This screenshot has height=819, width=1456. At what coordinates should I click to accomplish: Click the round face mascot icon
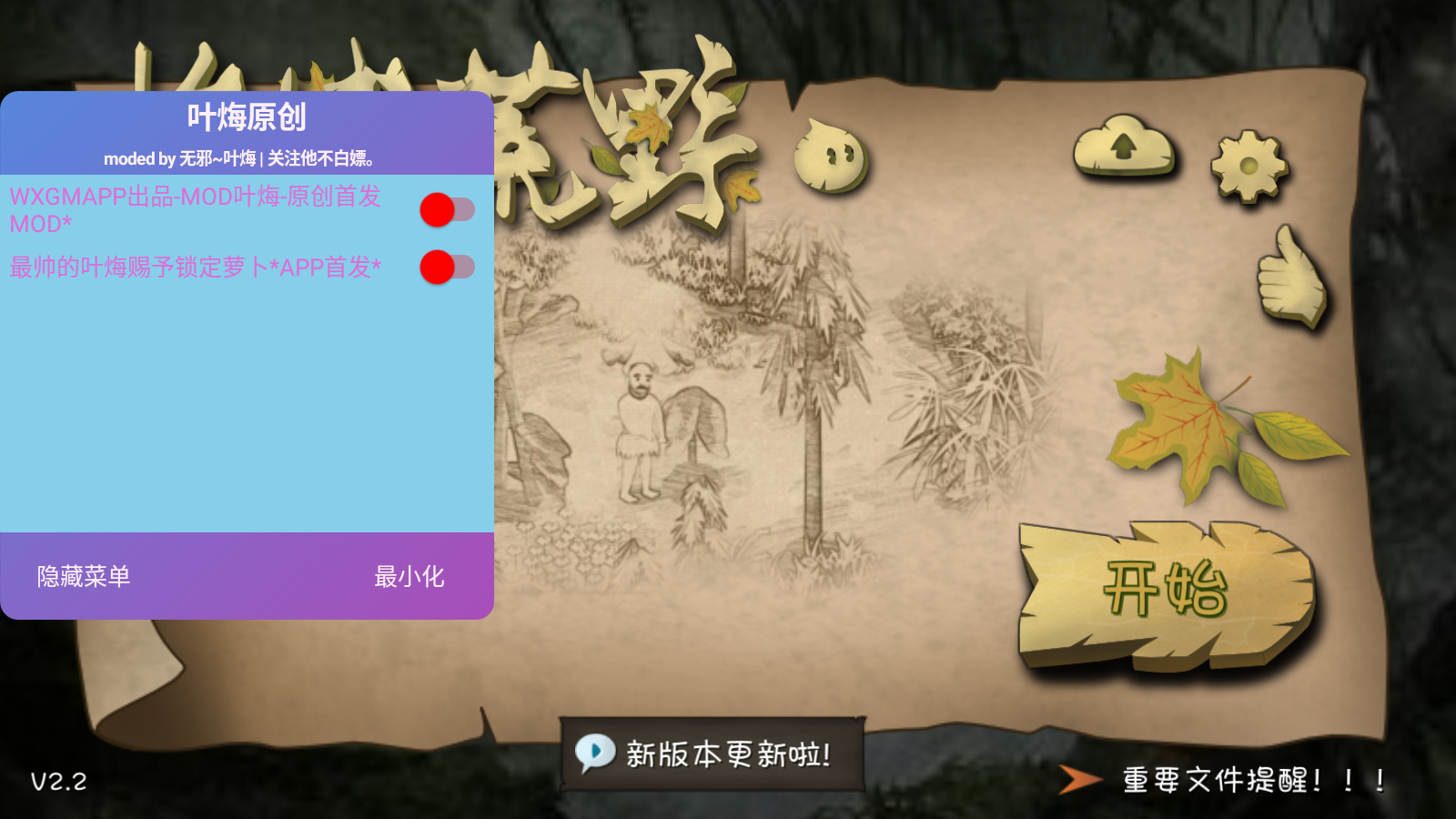(x=830, y=156)
